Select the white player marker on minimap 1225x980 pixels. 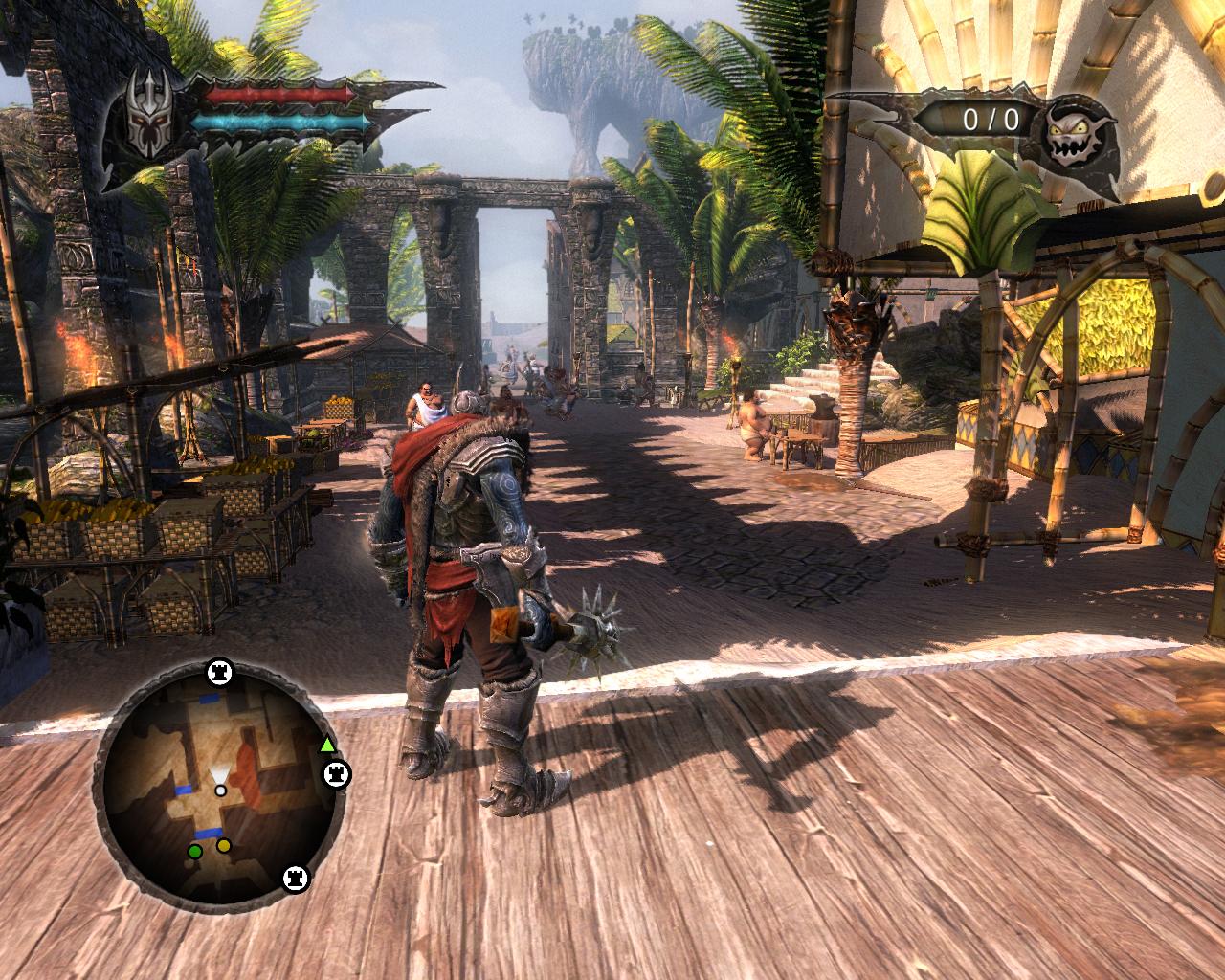221,790
